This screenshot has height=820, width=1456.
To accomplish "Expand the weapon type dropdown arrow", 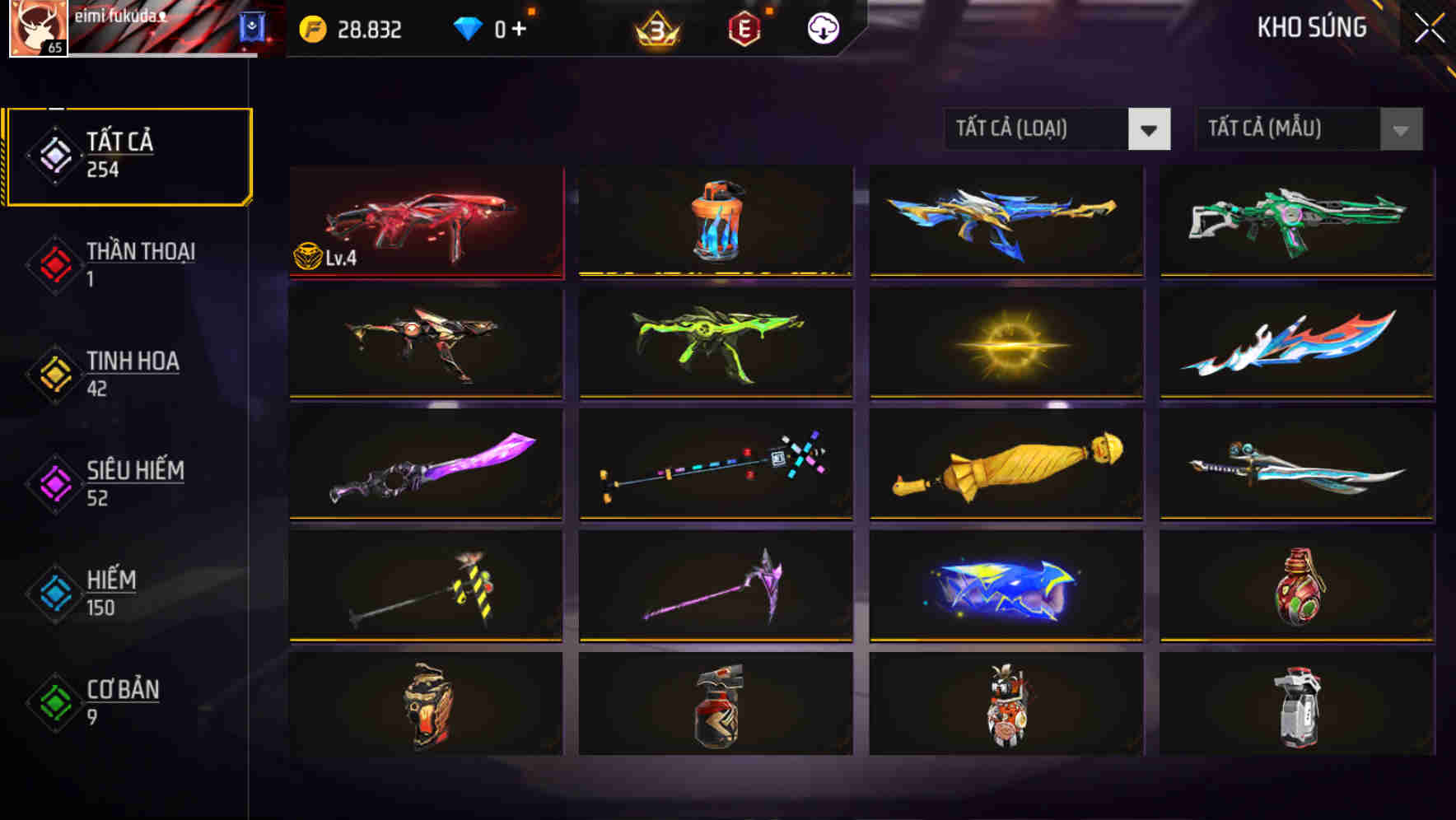I will click(1150, 129).
